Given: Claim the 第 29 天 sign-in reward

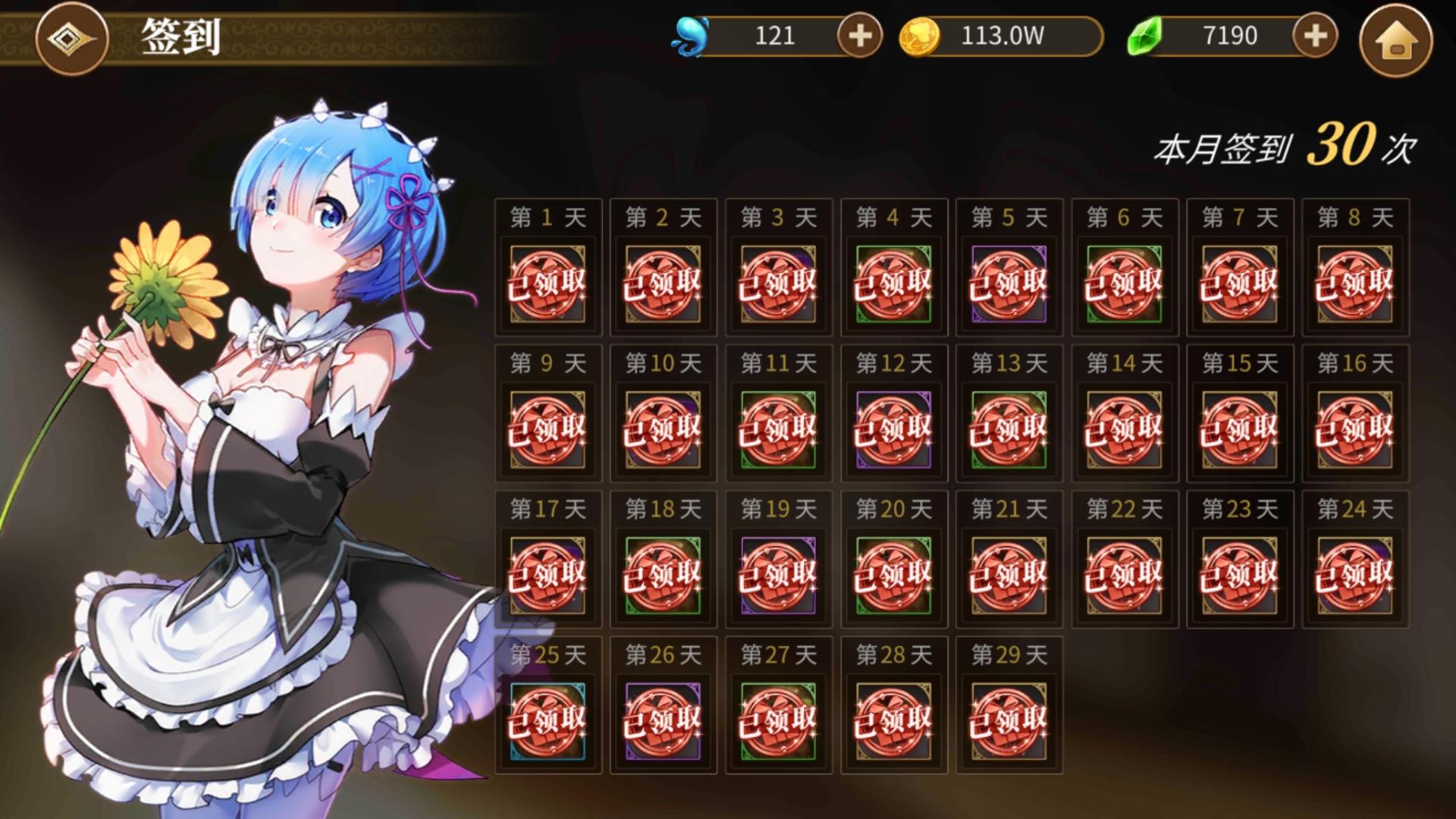Looking at the screenshot, I should [1009, 719].
